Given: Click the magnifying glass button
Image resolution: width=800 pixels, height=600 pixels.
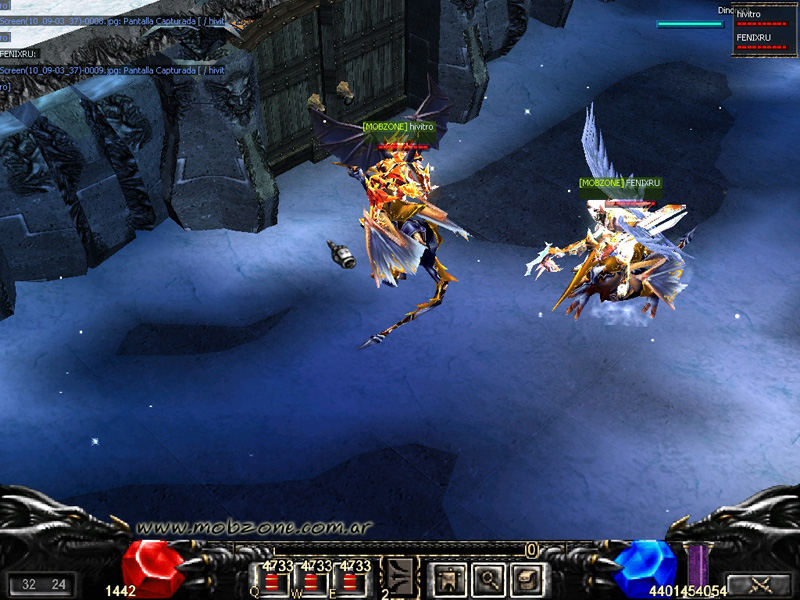Looking at the screenshot, I should (x=486, y=577).
